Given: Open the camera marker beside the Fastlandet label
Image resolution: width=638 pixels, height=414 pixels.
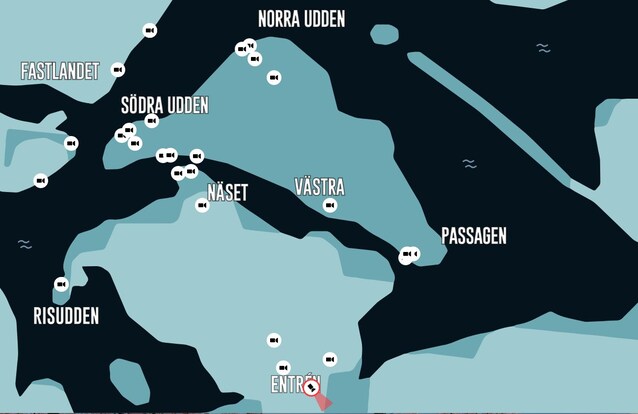Looking at the screenshot, I should [118, 70].
